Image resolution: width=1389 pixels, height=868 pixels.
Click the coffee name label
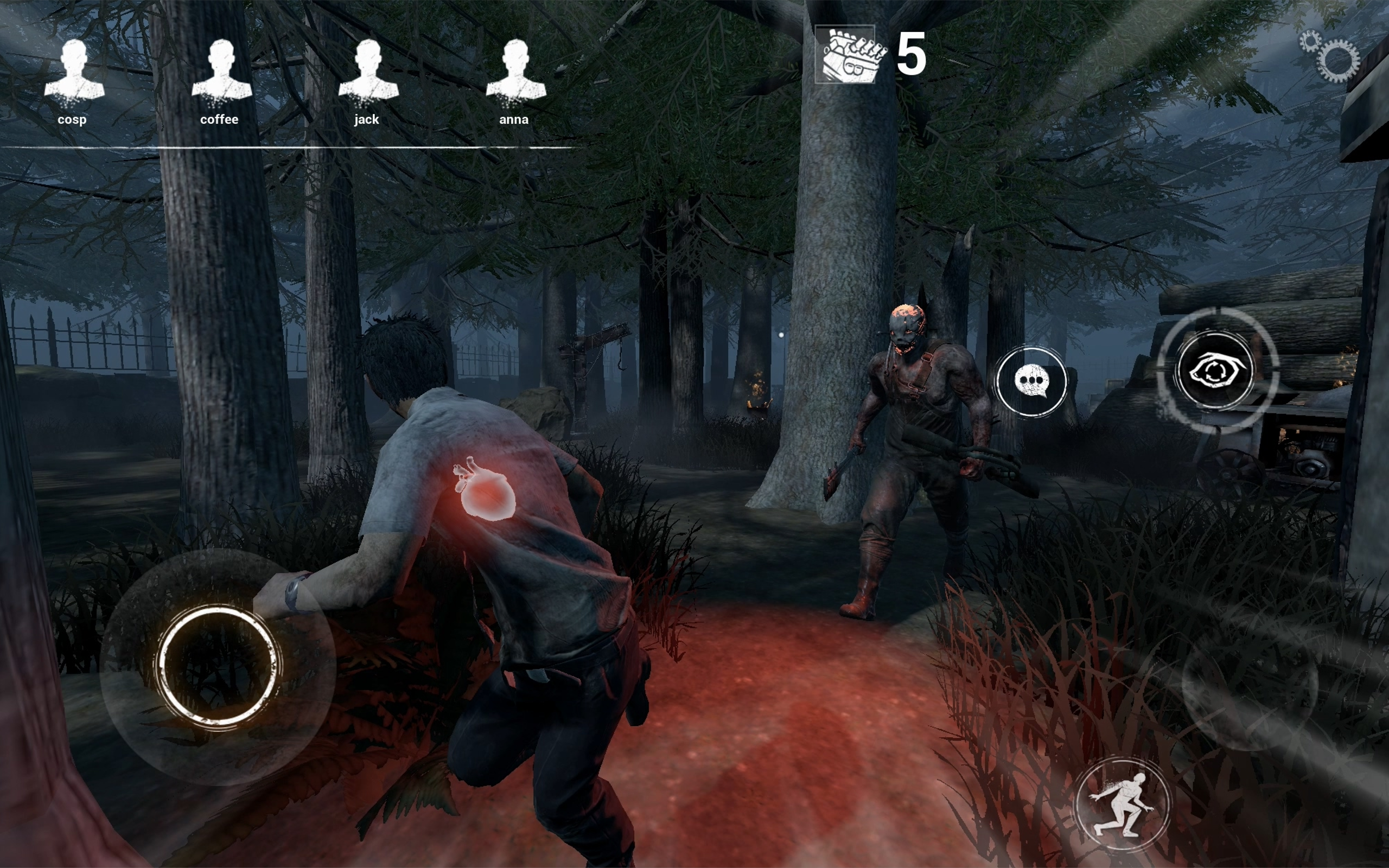(x=220, y=120)
